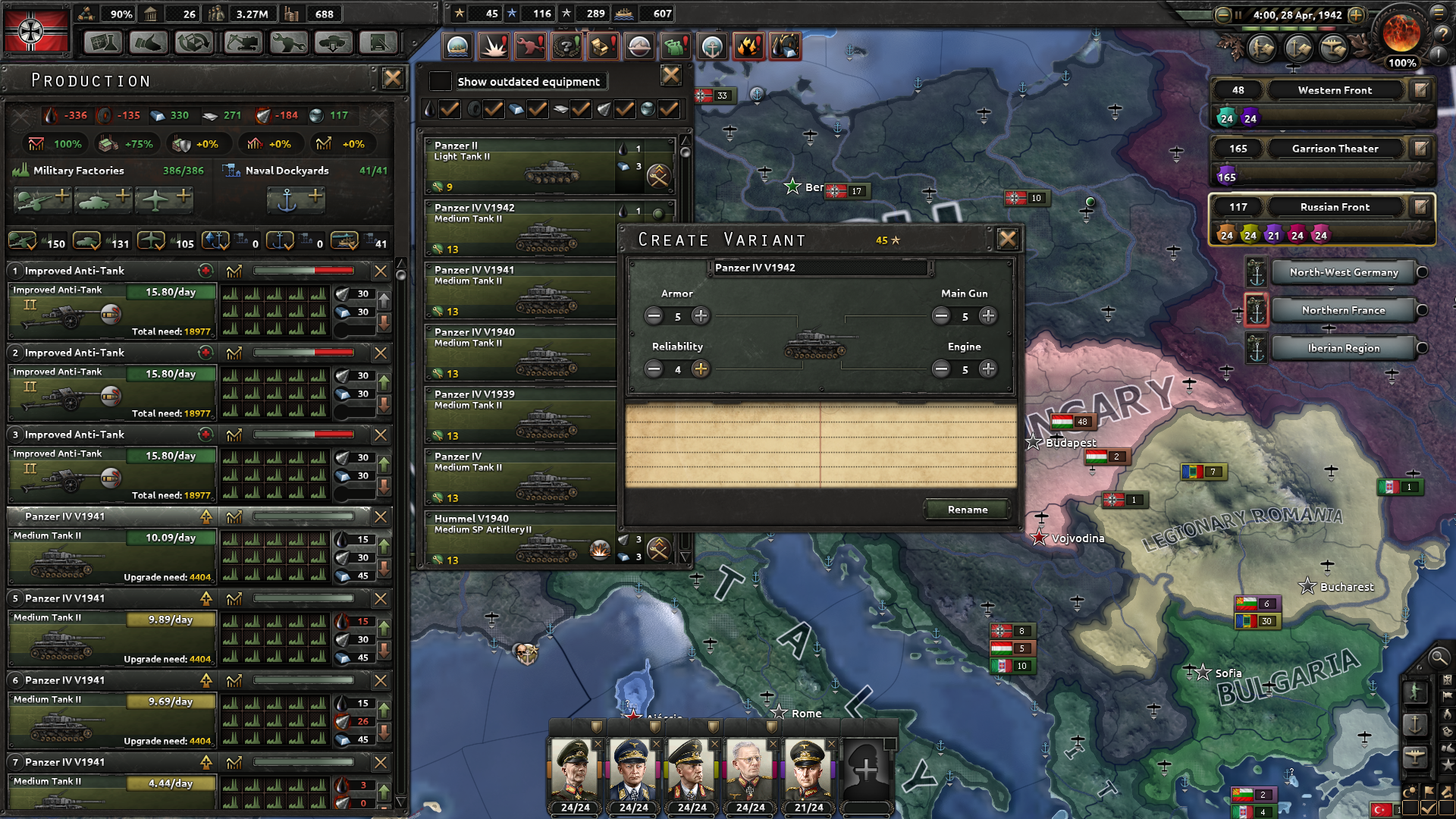Decrease Reliability with the minus stepper

(x=654, y=369)
